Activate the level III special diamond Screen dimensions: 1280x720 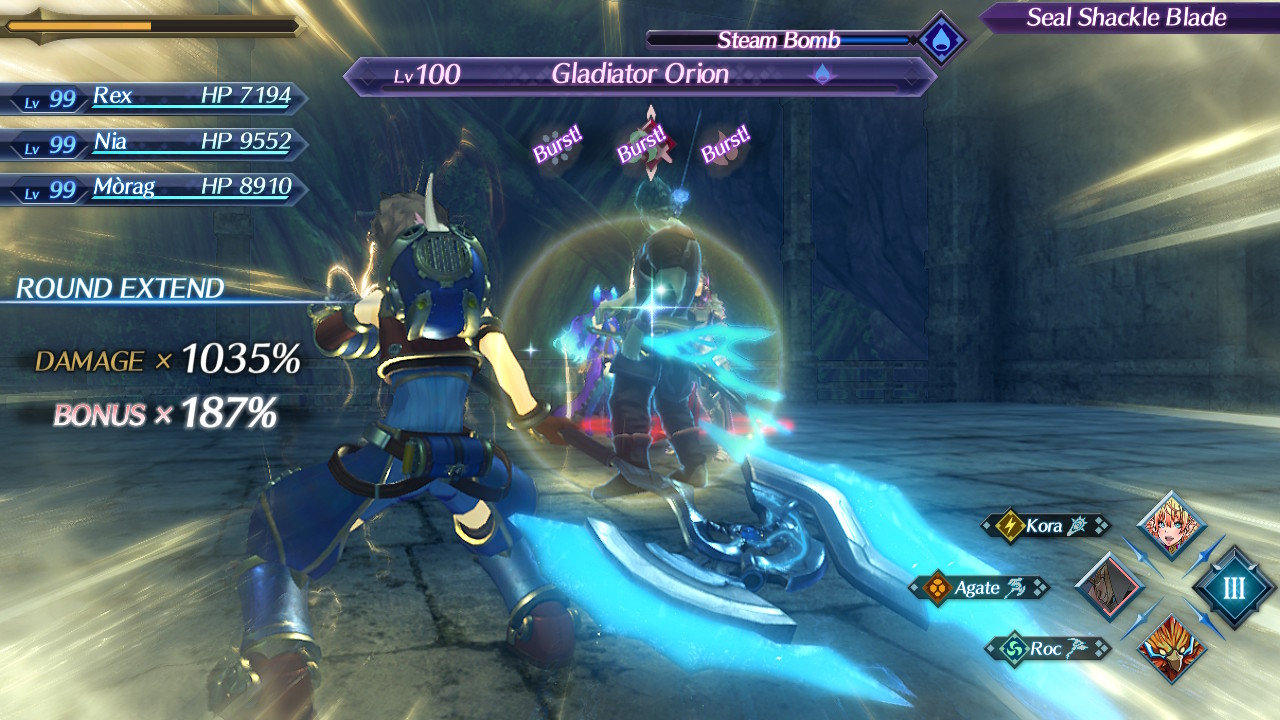click(x=1233, y=587)
